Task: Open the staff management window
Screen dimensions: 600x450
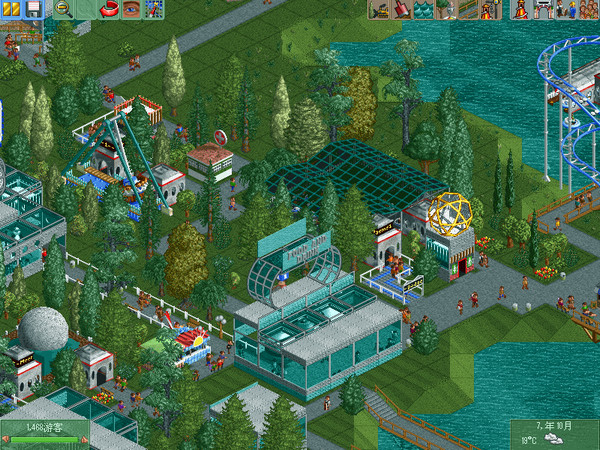Action: point(565,9)
